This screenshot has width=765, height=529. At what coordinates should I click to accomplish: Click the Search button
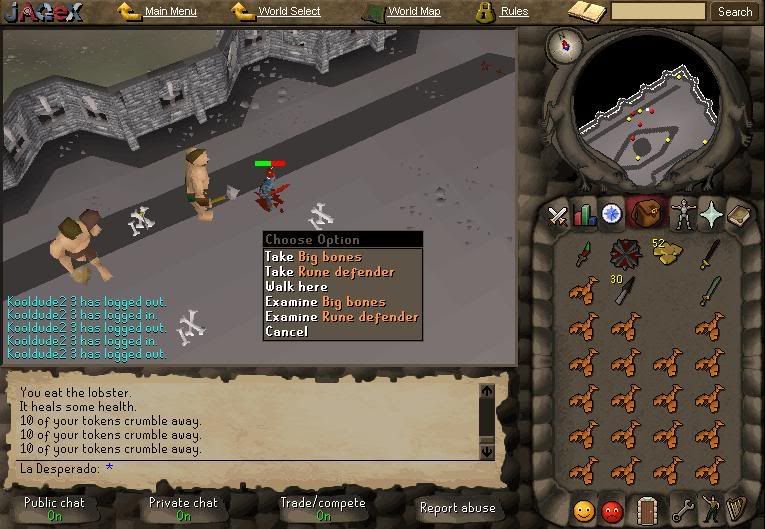(x=735, y=12)
